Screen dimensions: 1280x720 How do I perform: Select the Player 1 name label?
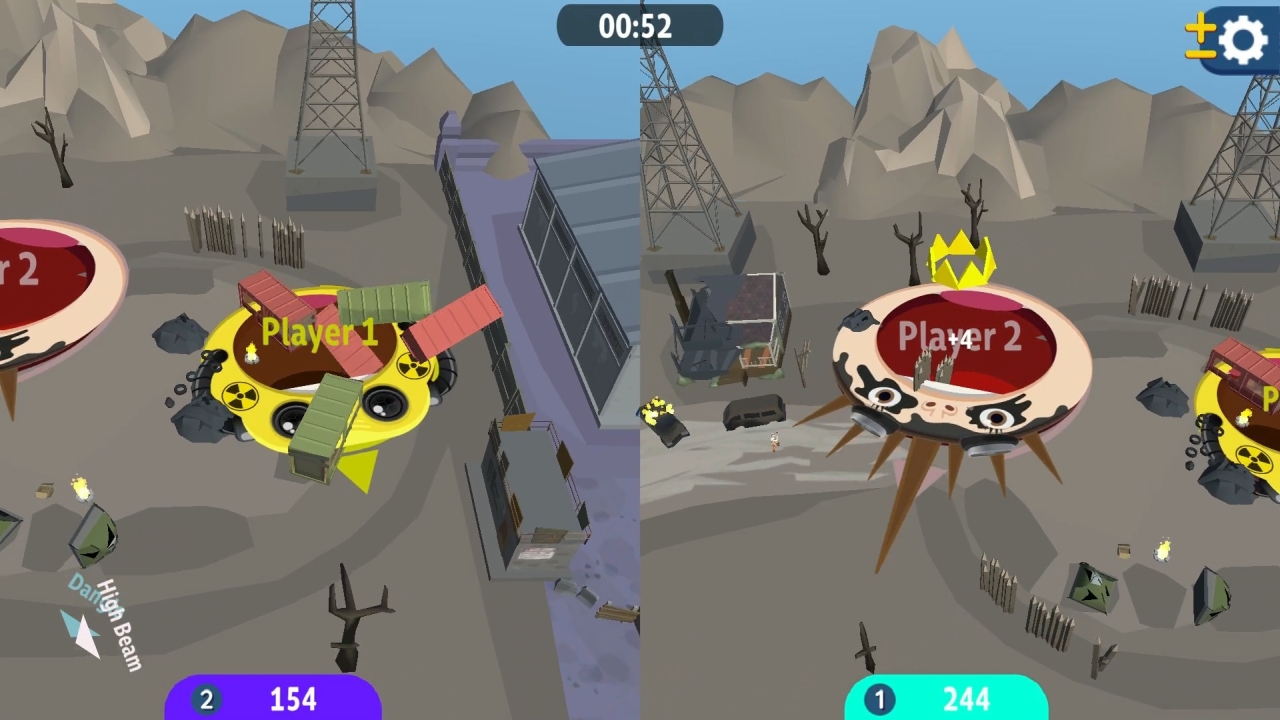pyautogui.click(x=319, y=332)
